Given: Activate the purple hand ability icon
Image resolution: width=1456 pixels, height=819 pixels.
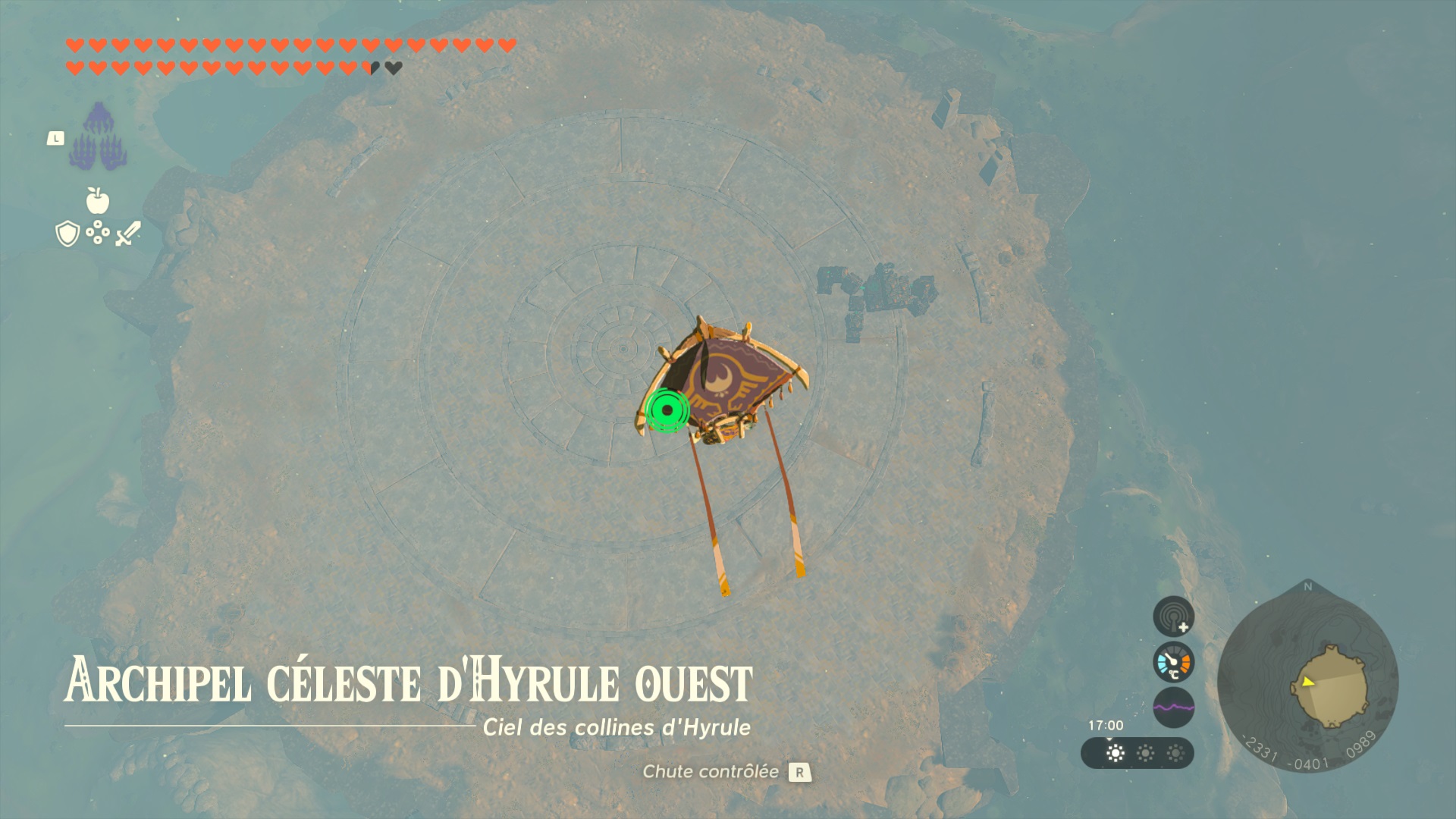Looking at the screenshot, I should (99, 136).
